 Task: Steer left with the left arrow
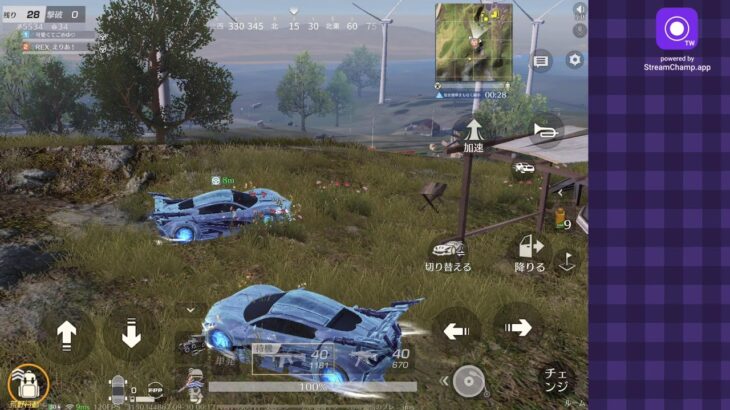coord(457,328)
